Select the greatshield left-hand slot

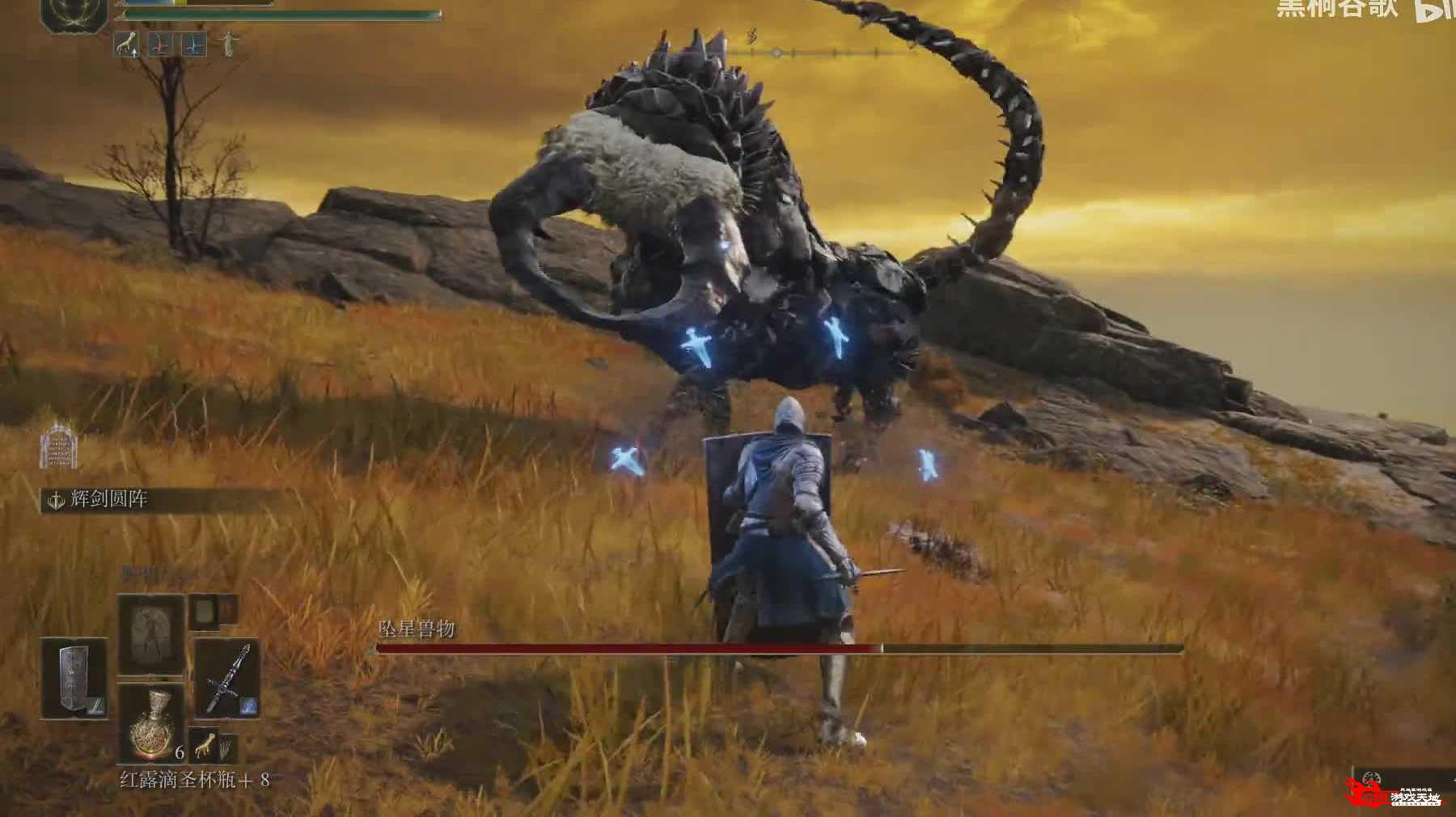[x=74, y=679]
